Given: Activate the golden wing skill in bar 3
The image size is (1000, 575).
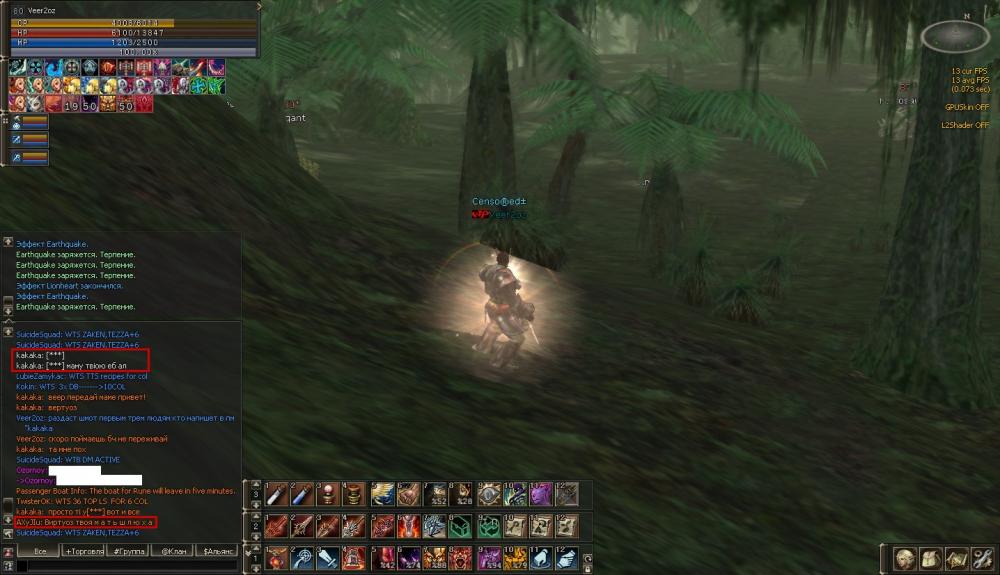Looking at the screenshot, I should click(x=383, y=494).
